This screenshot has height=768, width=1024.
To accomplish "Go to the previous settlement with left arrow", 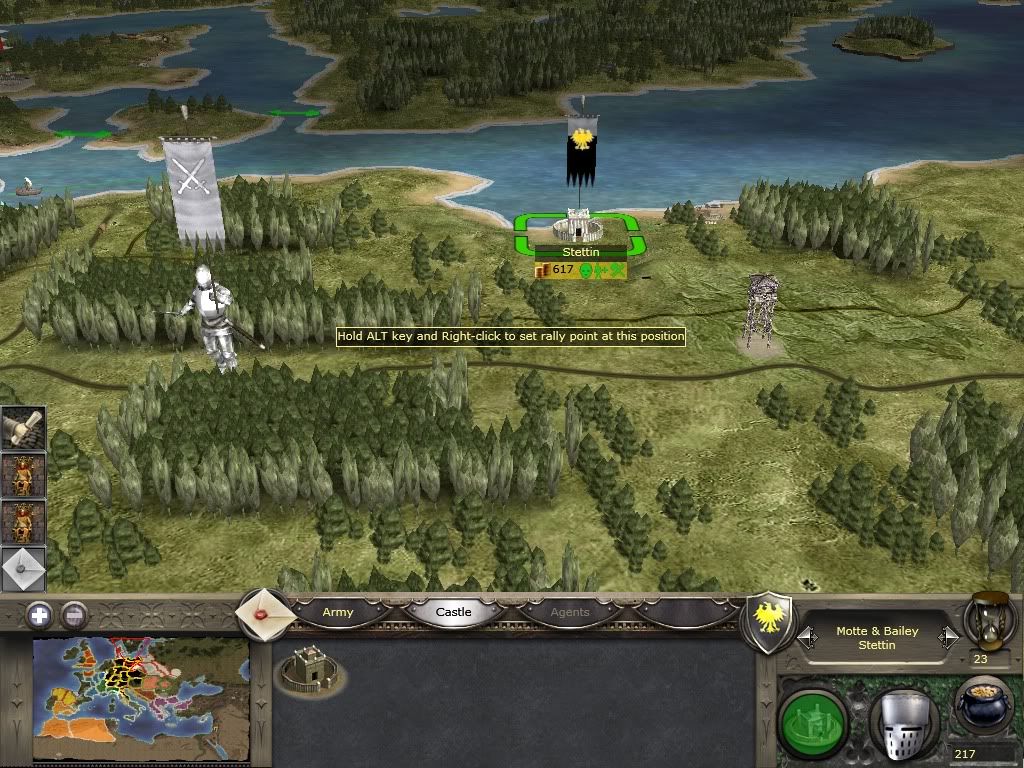I will coord(806,637).
